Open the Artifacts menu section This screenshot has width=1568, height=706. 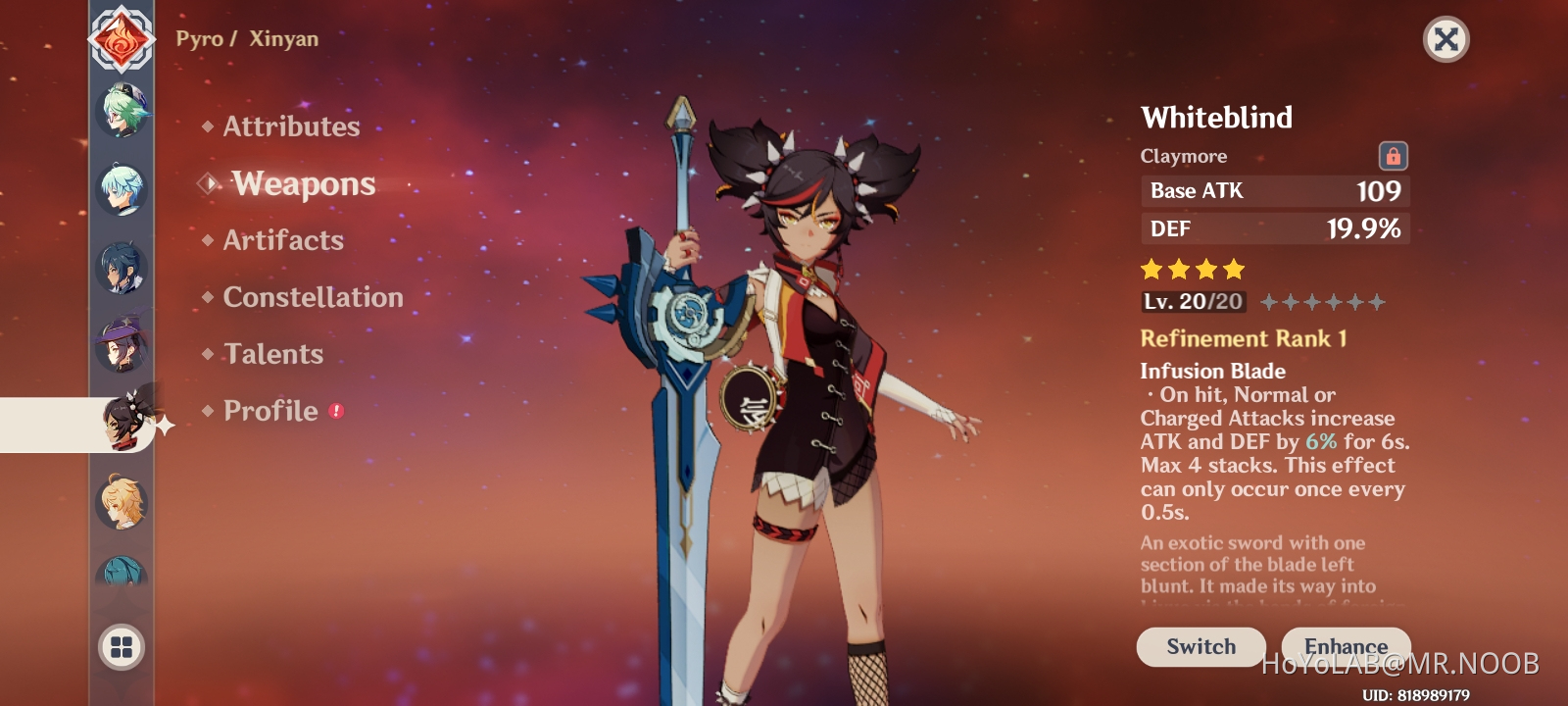click(283, 240)
